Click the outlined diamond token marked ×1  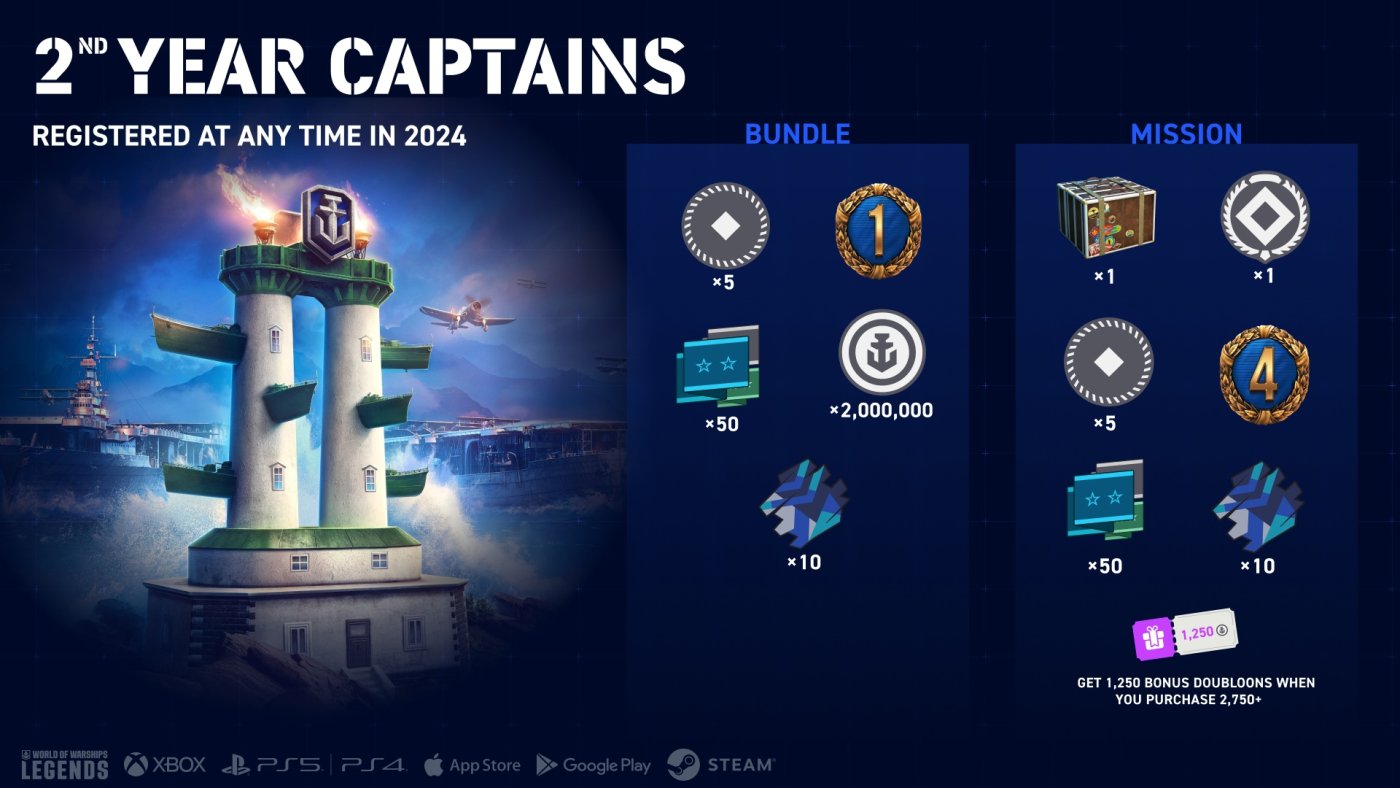pos(1264,217)
